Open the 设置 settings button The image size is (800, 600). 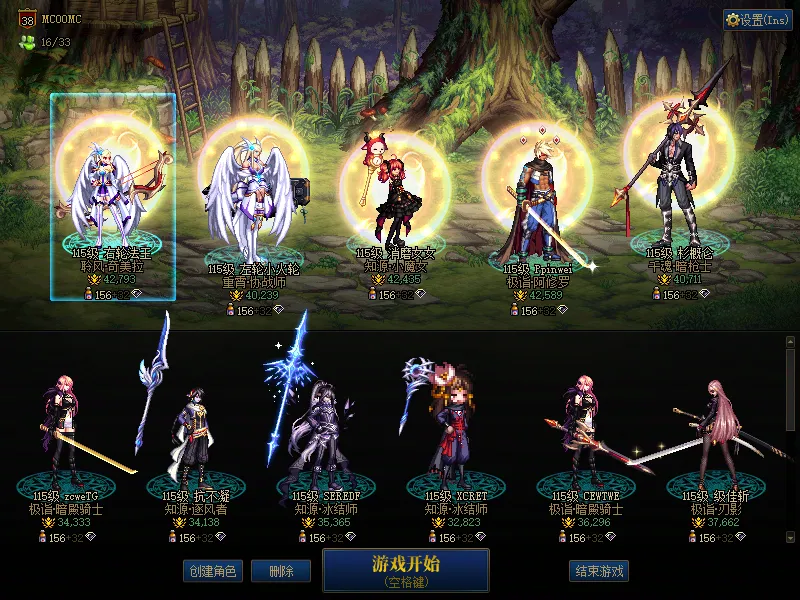[x=758, y=20]
